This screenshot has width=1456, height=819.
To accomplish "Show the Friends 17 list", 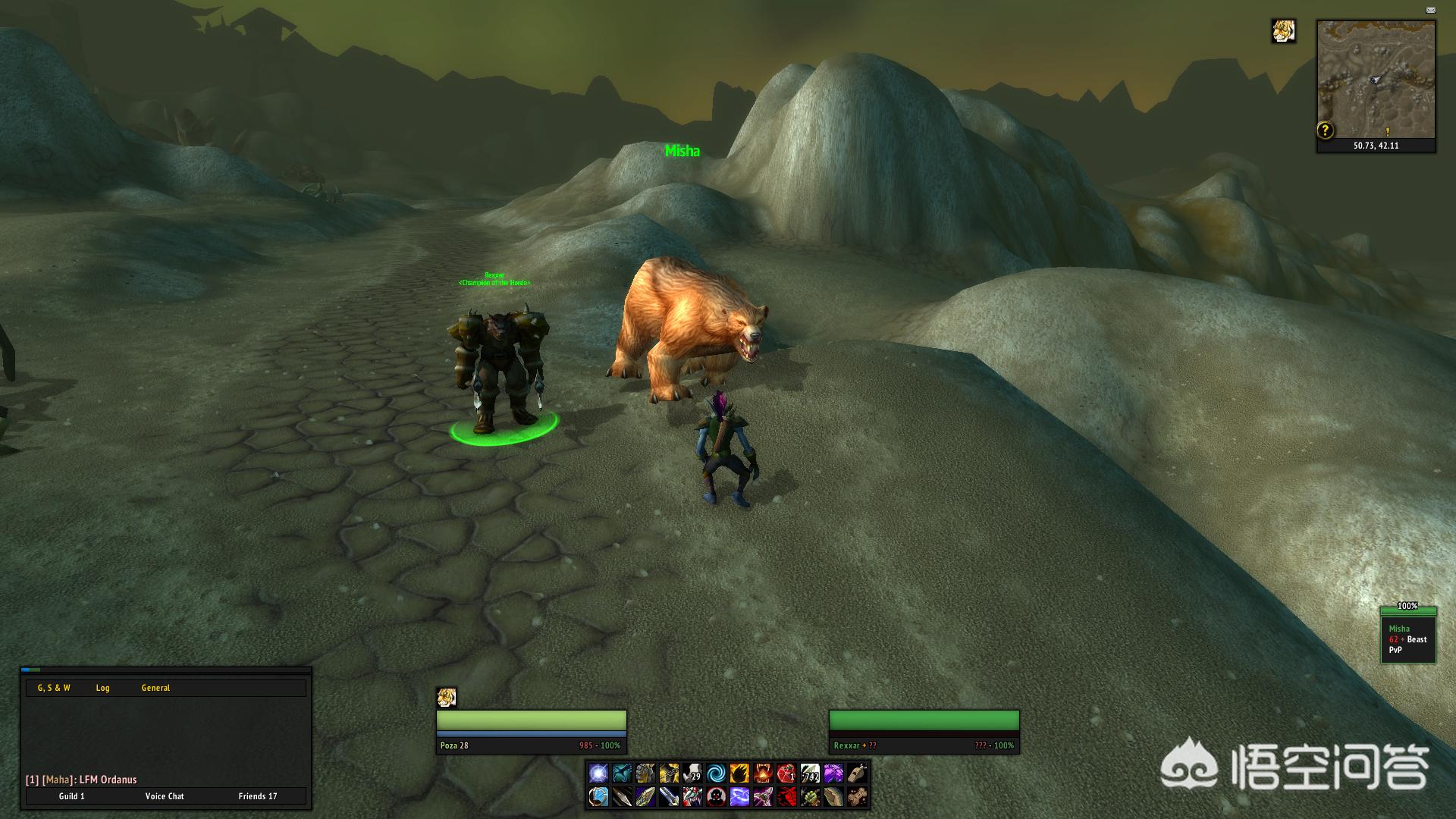I will 258,796.
